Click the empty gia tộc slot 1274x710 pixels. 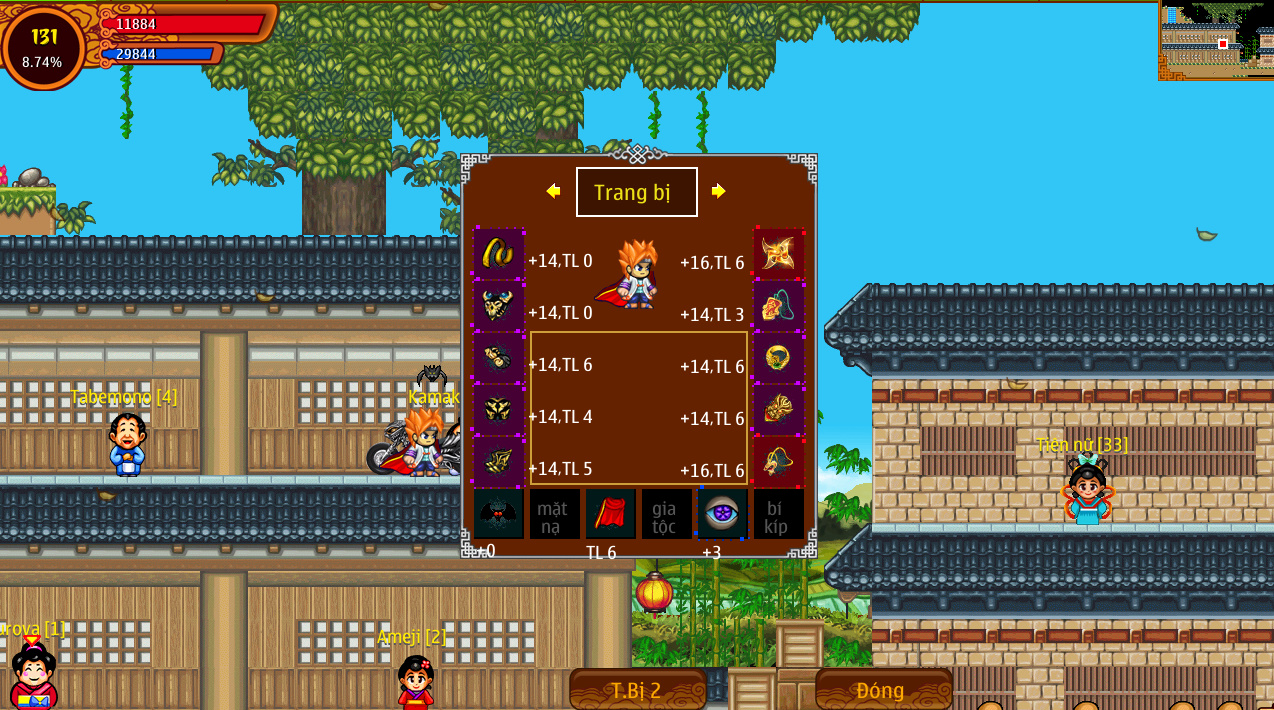pos(666,514)
